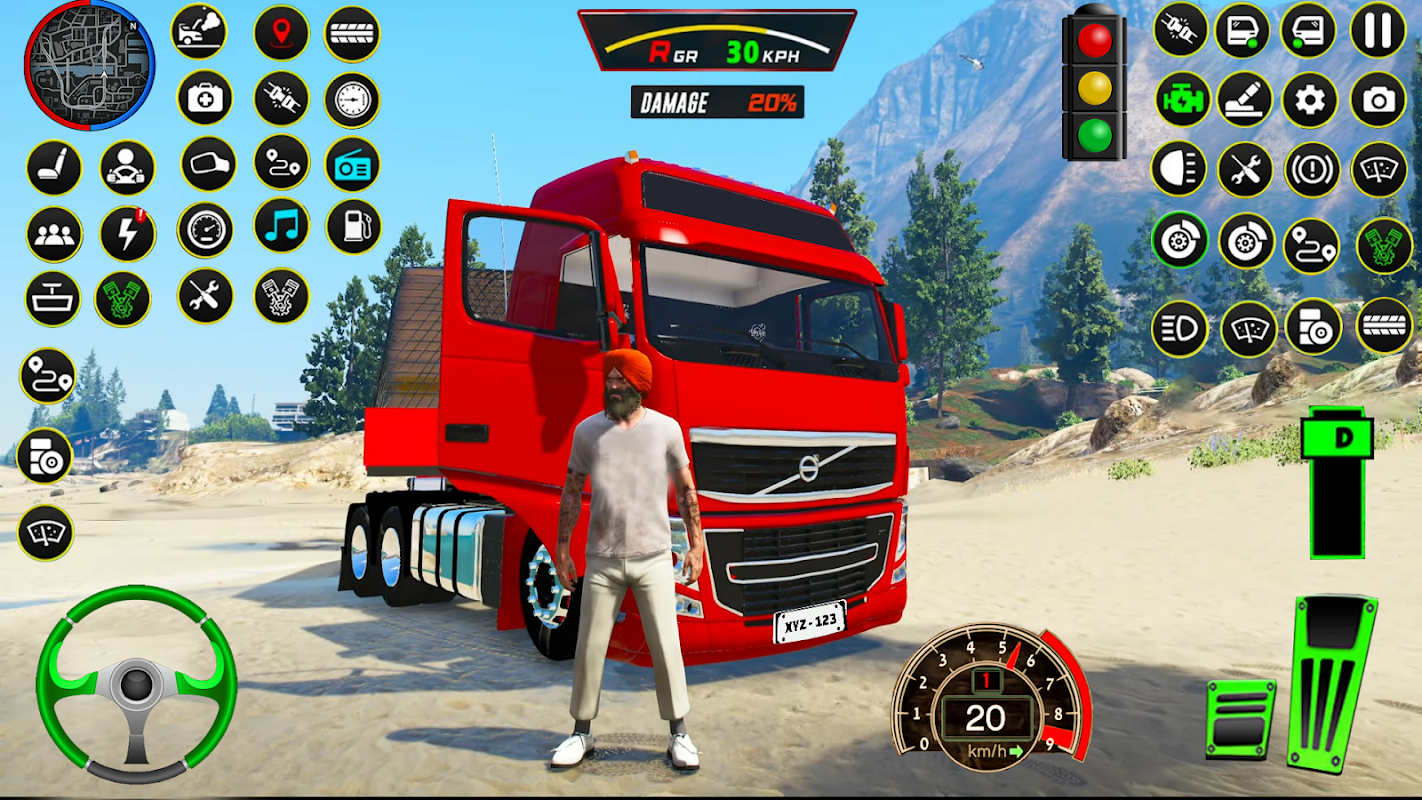1422x800 pixels.
Task: Click the green steering wheel
Action: click(x=136, y=684)
